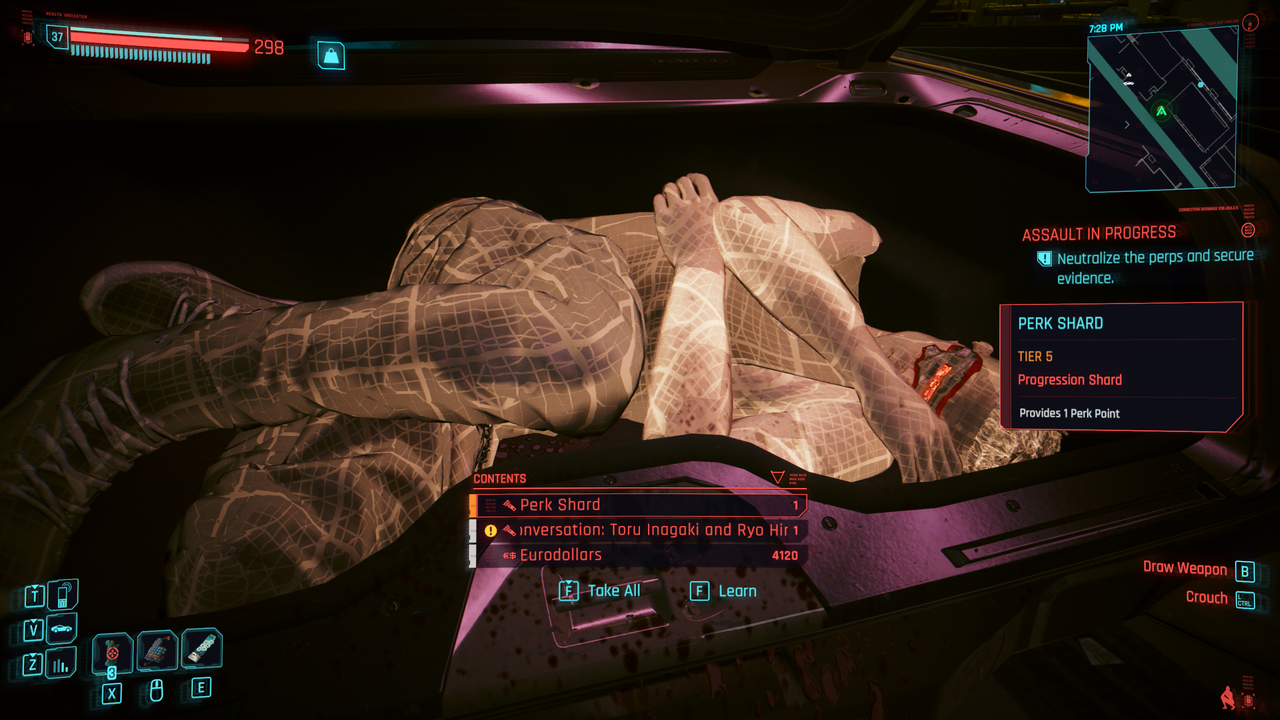Choose the Toru Inagaki conversation shard
1280x720 pixels.
638,530
